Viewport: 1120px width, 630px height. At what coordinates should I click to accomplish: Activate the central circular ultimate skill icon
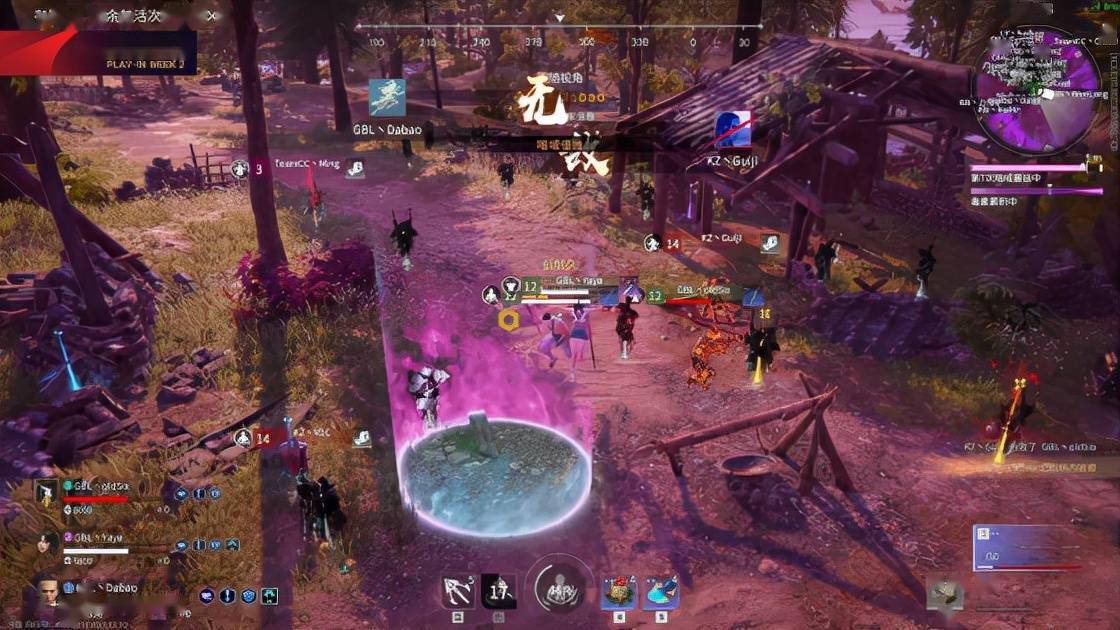[x=559, y=590]
